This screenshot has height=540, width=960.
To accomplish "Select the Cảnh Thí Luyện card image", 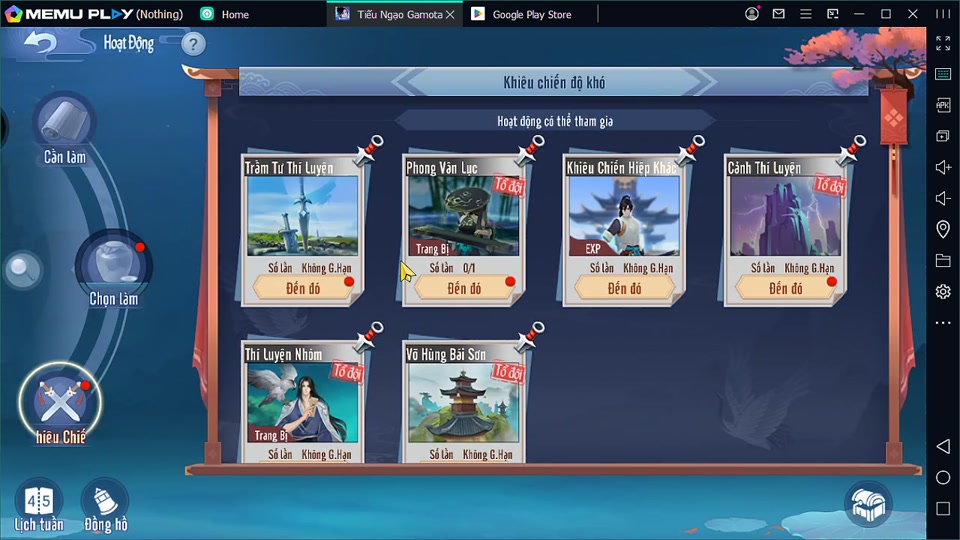I will pyautogui.click(x=786, y=216).
